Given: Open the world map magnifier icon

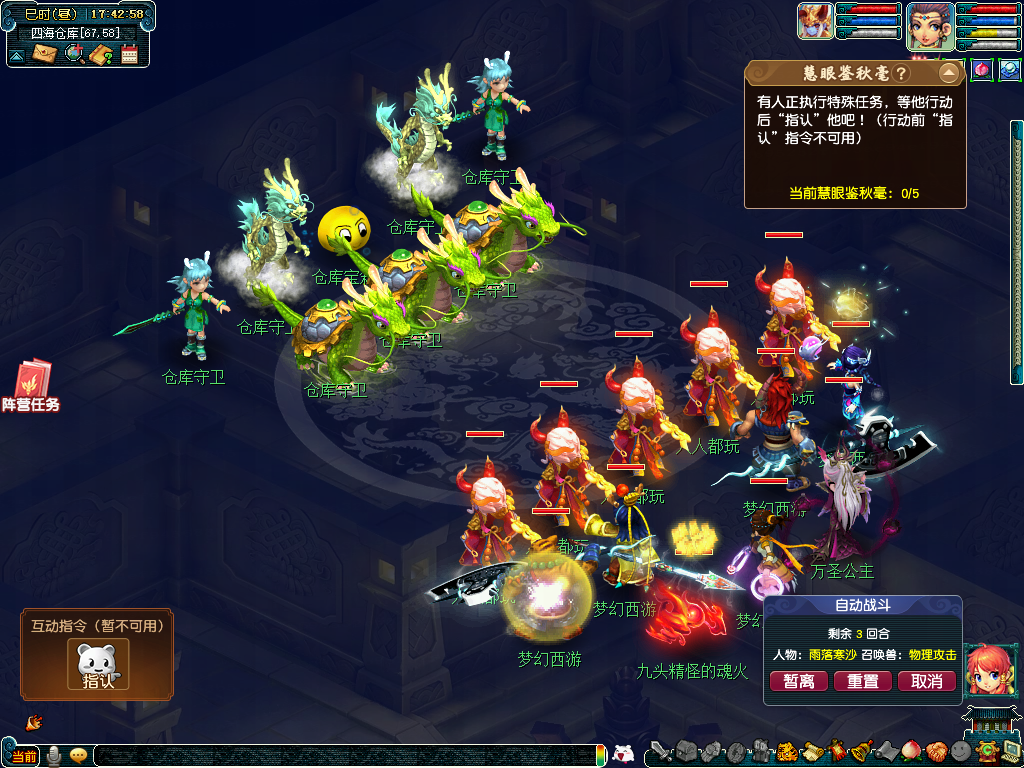Looking at the screenshot, I should [74, 54].
